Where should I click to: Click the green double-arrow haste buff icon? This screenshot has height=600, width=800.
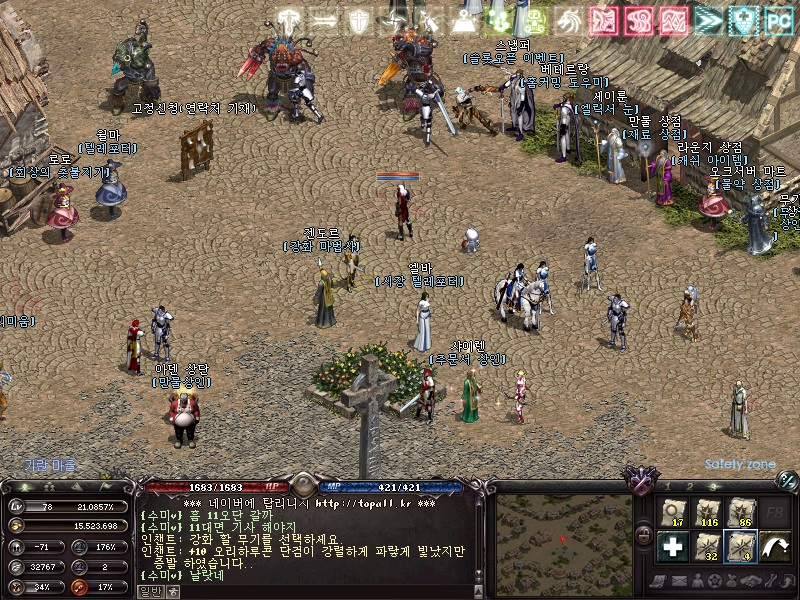[708, 19]
